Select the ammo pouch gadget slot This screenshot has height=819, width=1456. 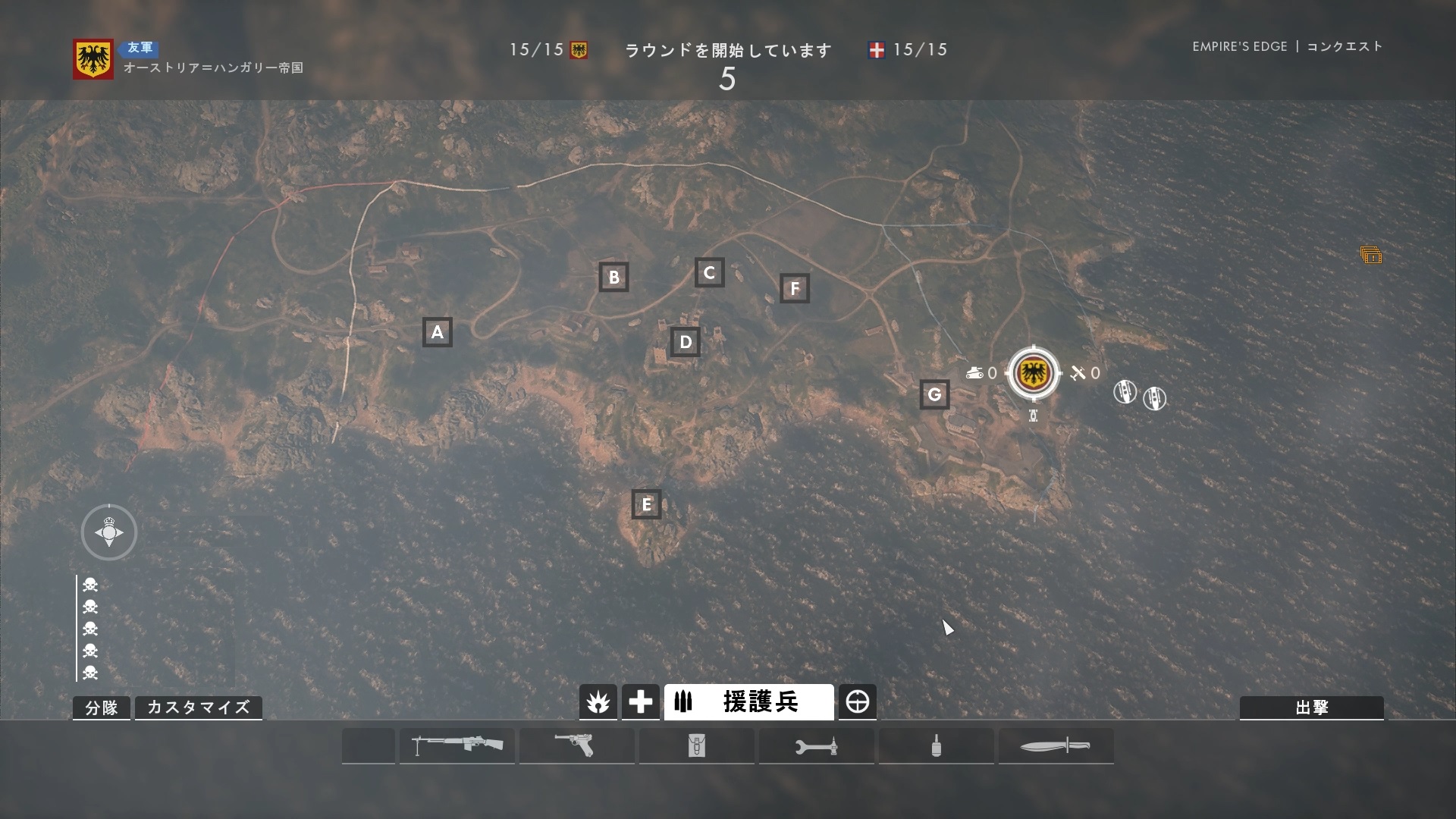(x=696, y=745)
